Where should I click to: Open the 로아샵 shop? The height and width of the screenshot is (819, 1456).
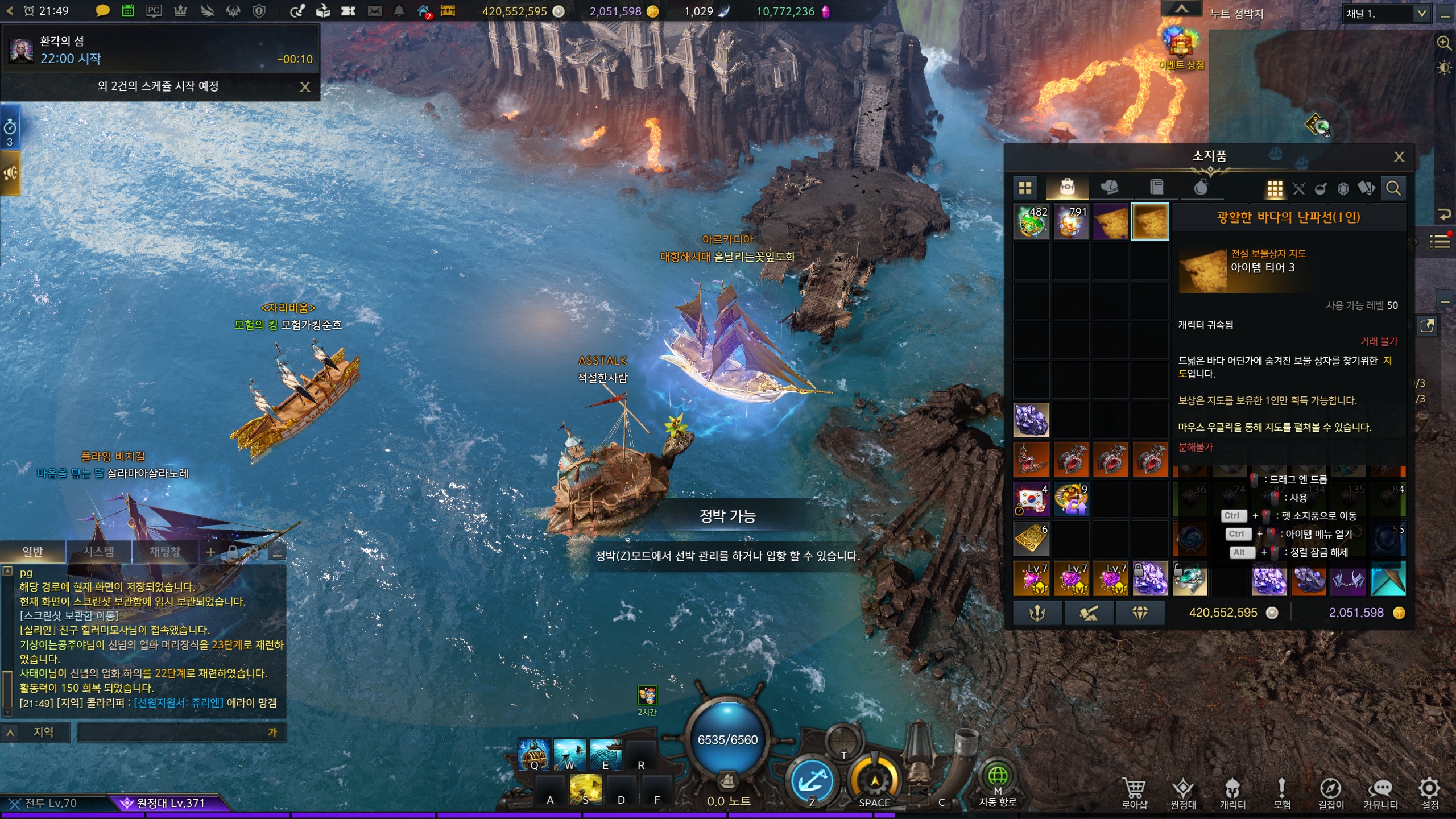click(x=1134, y=793)
